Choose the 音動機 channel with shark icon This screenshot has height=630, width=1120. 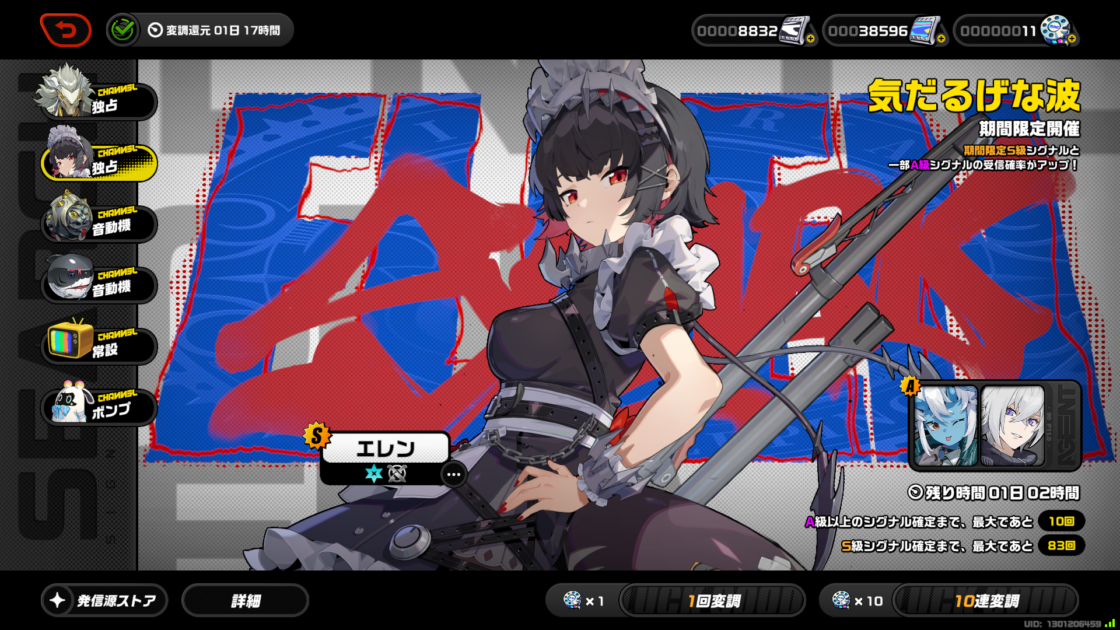coord(97,283)
